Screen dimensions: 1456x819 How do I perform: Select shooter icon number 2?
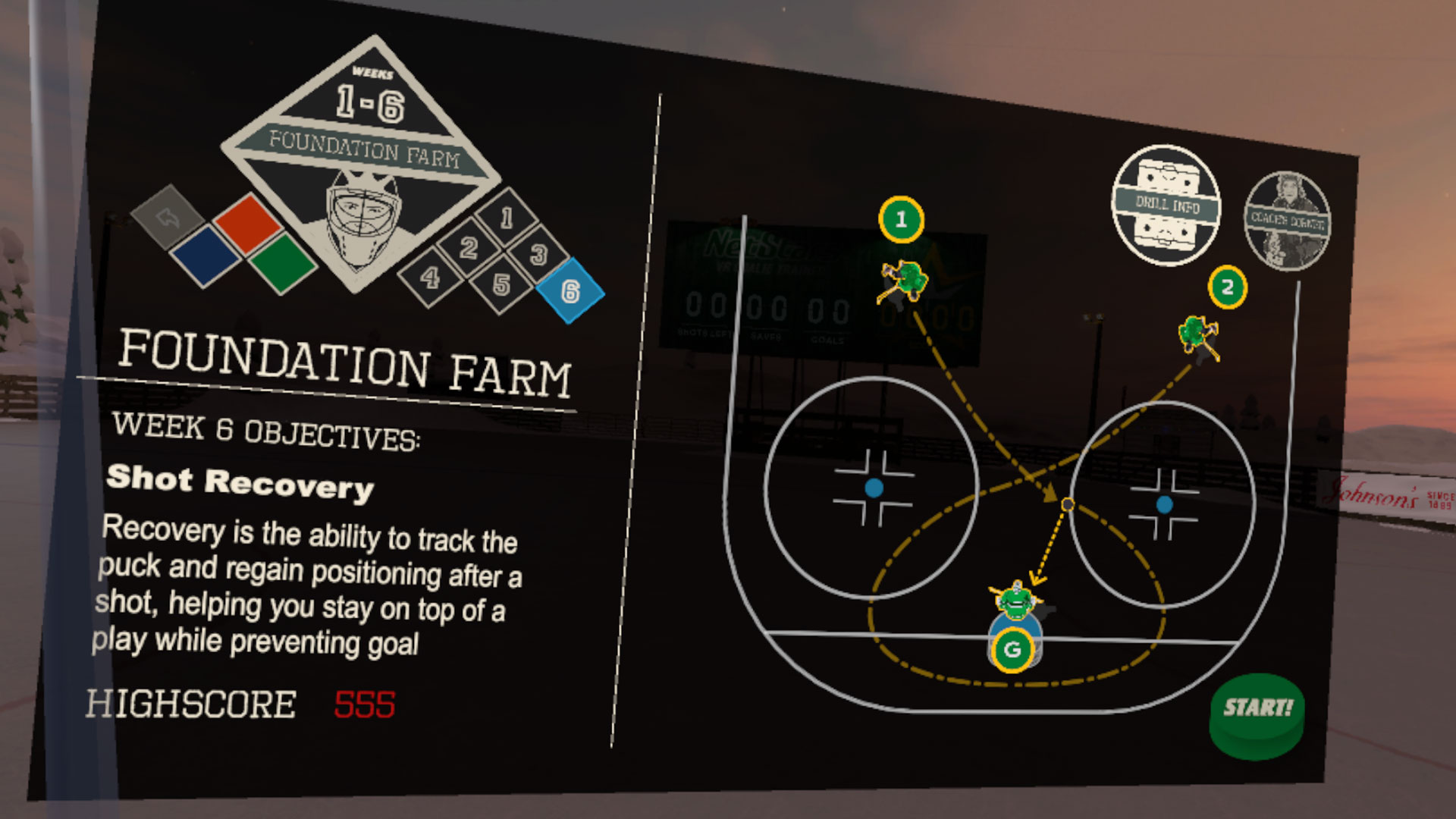pos(1228,288)
